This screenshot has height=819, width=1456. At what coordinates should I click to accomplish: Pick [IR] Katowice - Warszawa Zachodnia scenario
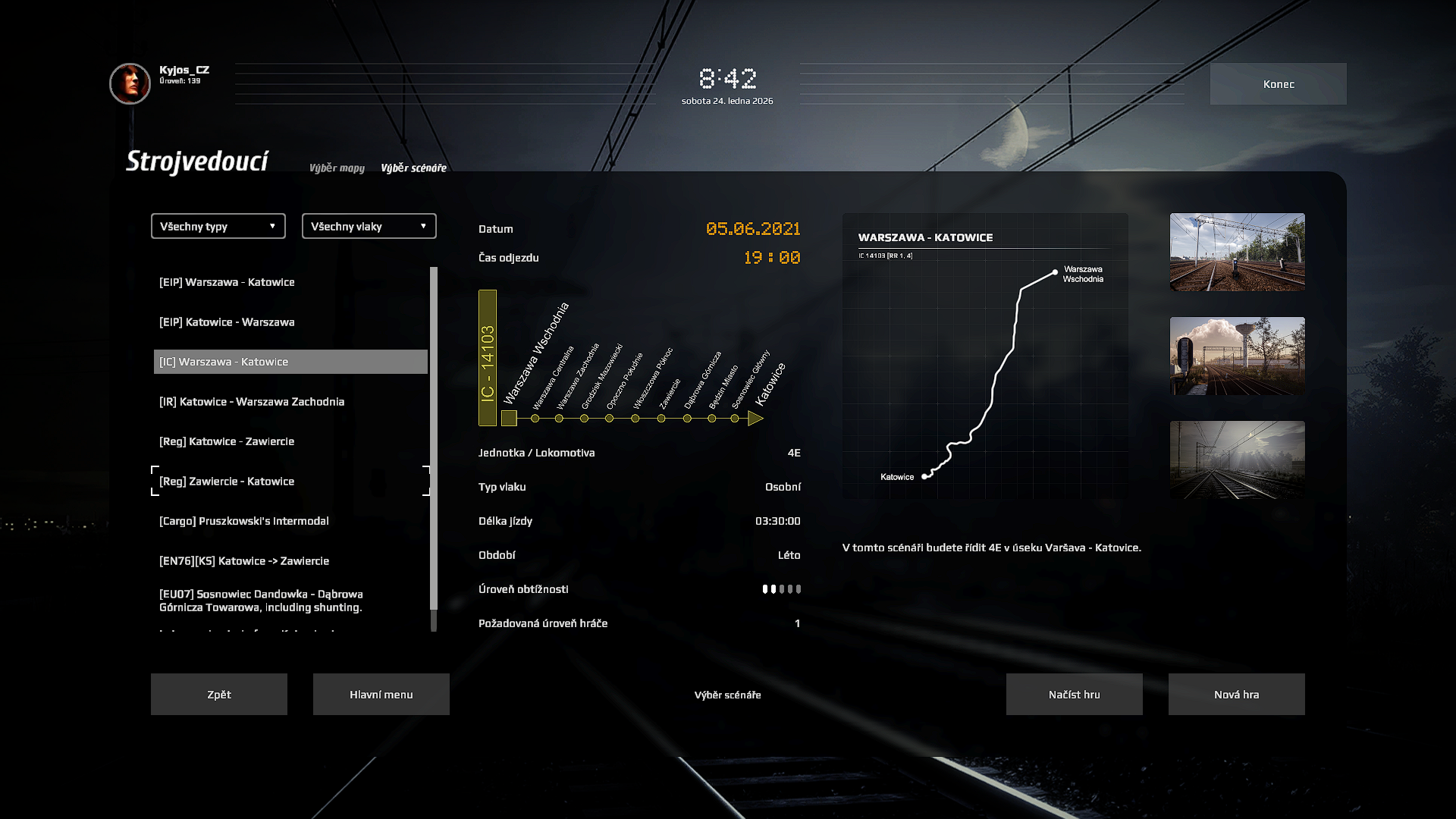[252, 402]
